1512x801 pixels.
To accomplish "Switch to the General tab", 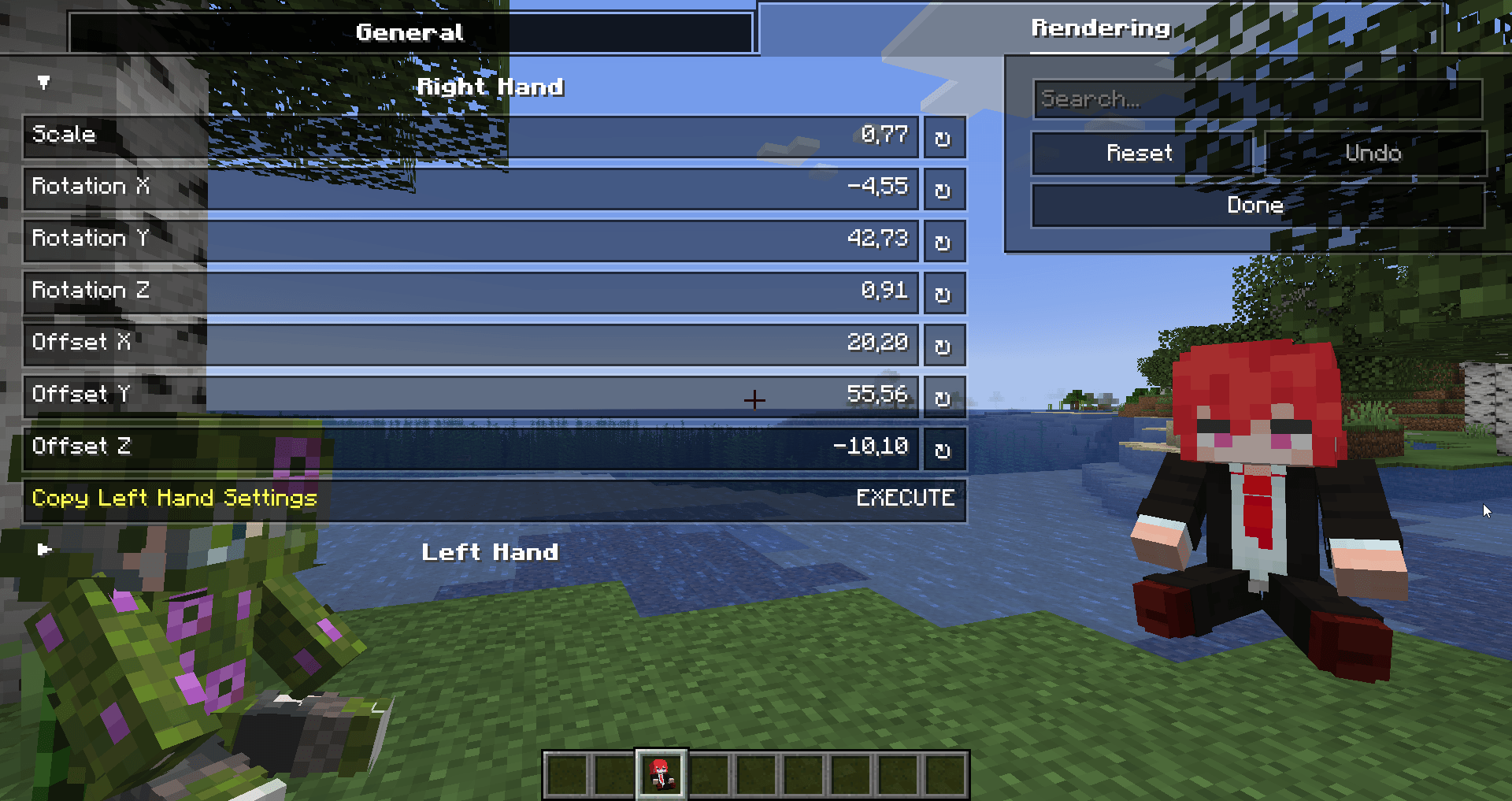I will (x=409, y=32).
